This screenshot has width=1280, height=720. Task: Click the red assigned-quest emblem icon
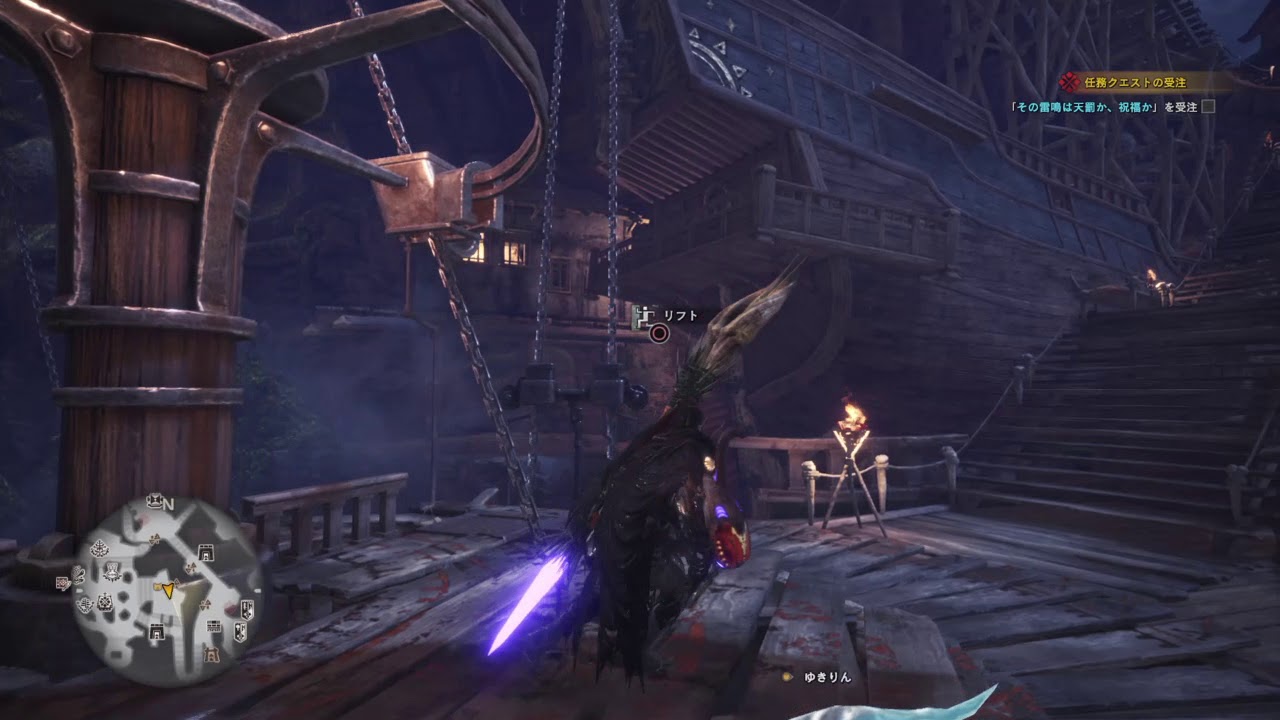coord(1071,82)
